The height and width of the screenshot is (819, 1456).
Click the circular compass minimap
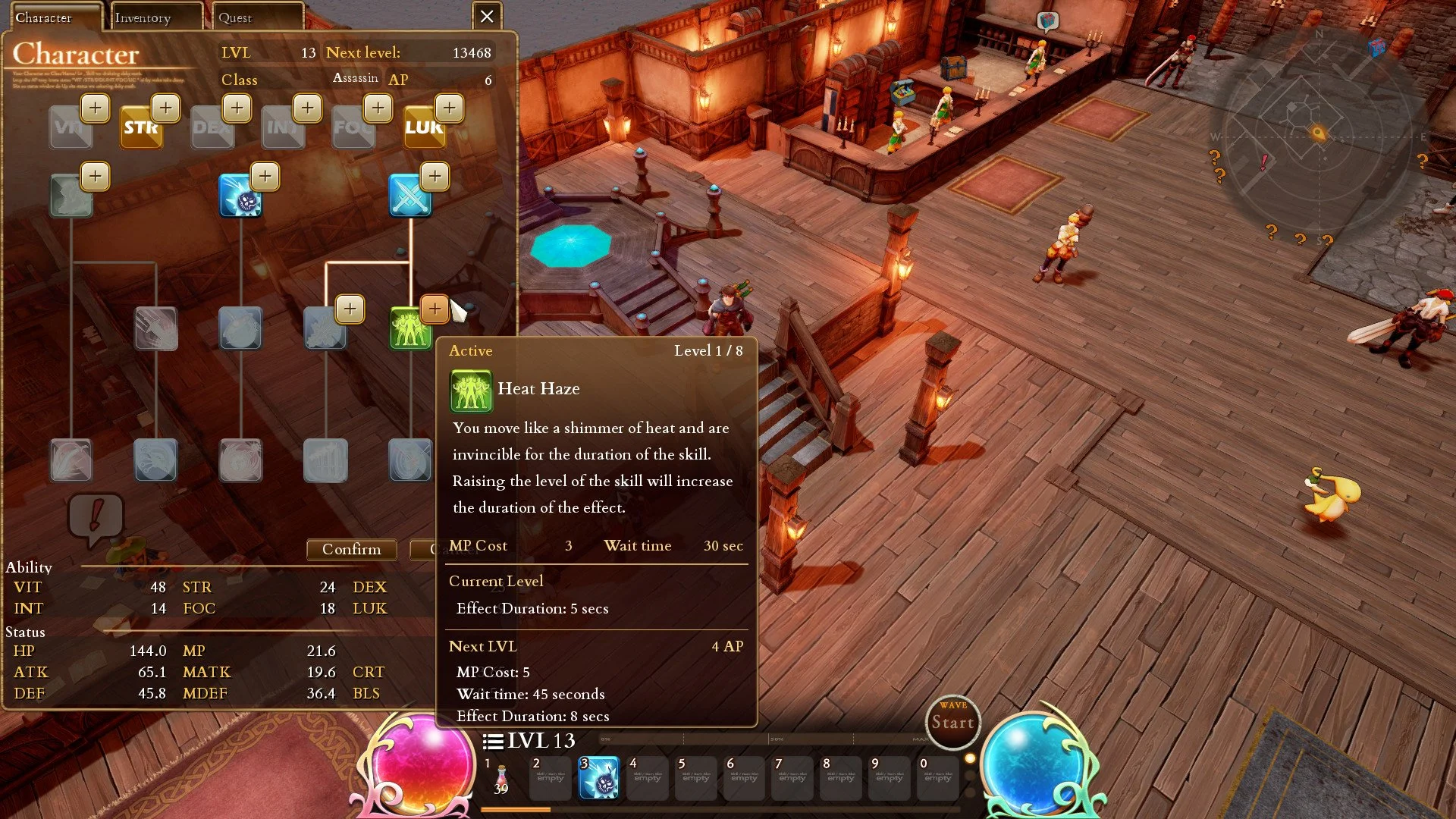click(1318, 133)
